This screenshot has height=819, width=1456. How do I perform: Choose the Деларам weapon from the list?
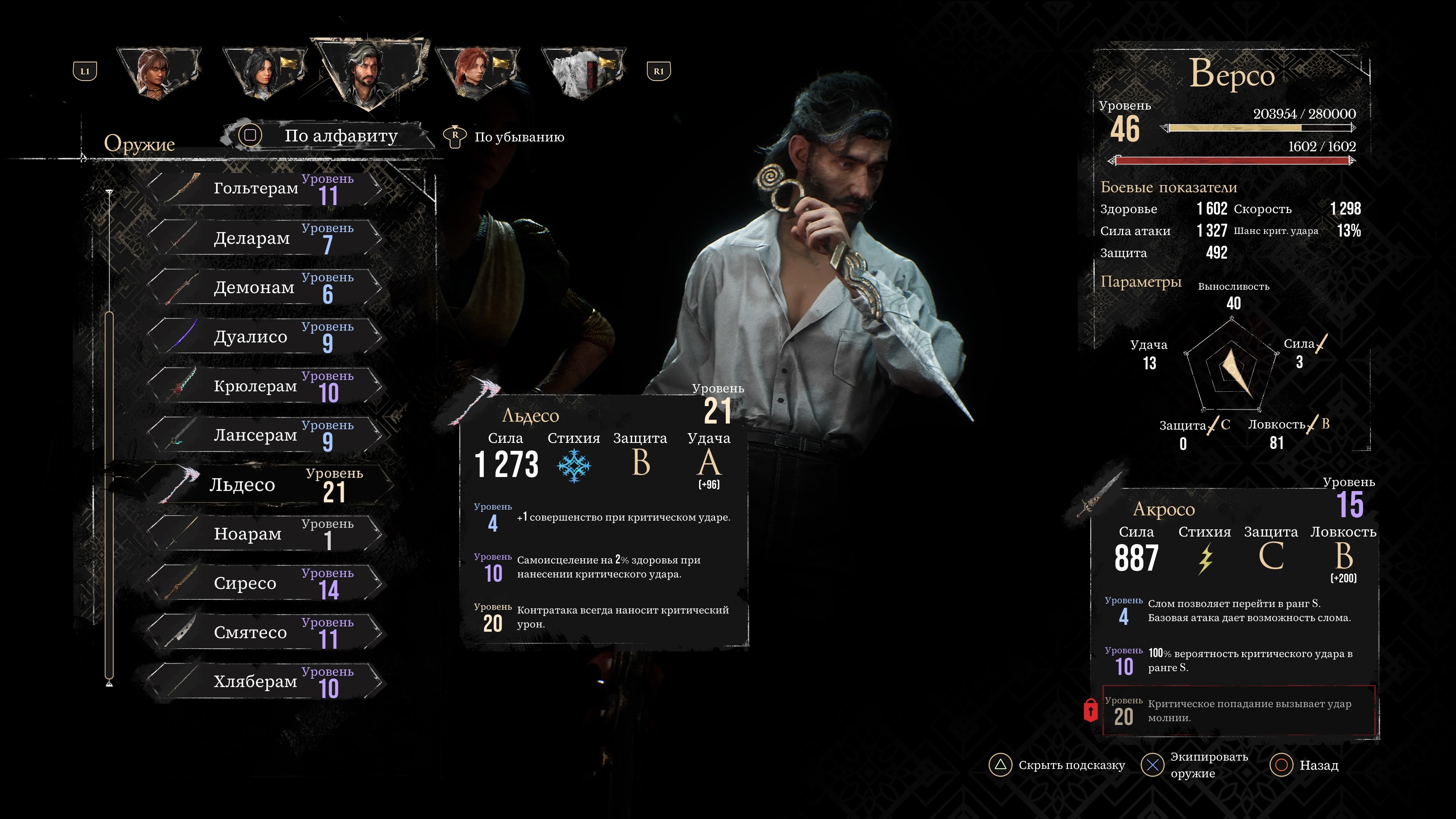pos(265,238)
